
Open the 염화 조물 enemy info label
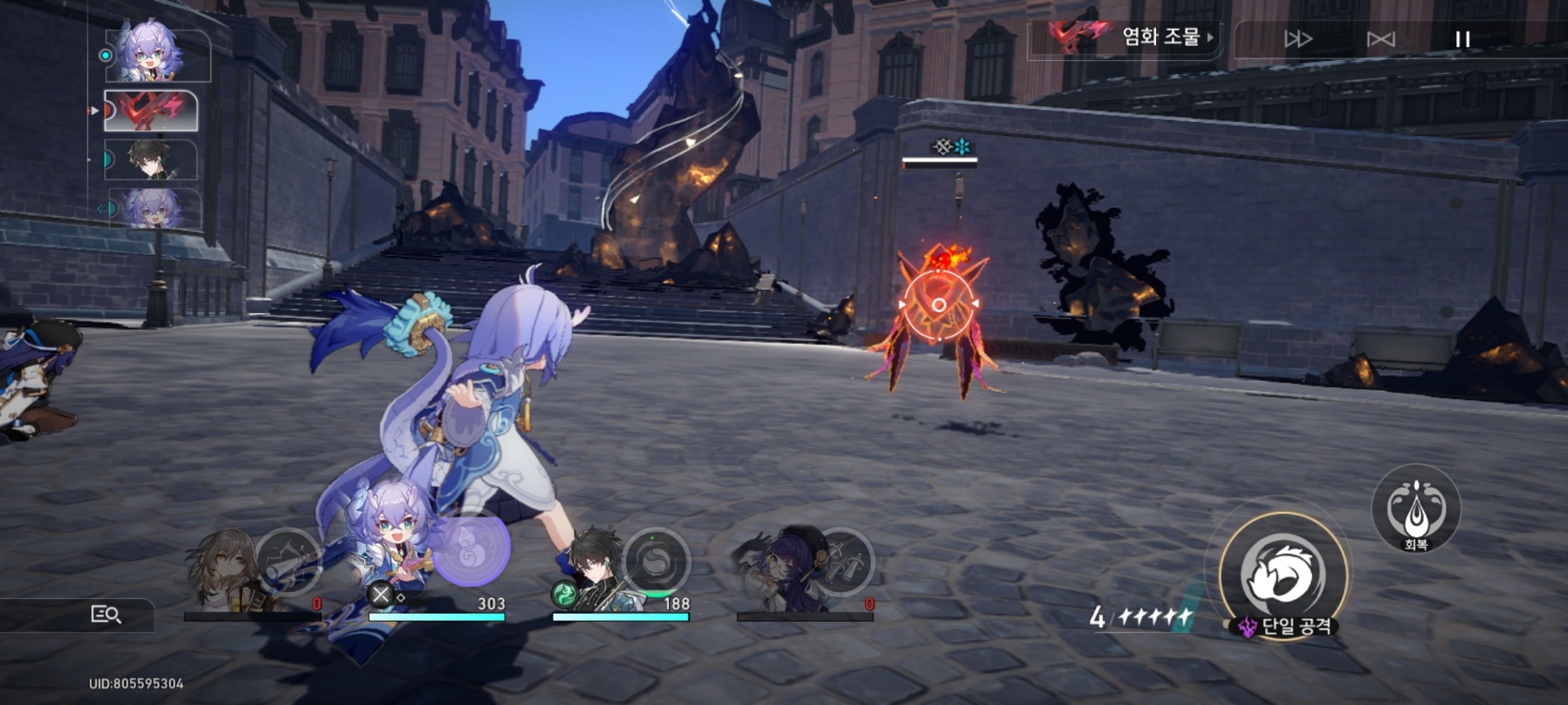pos(1132,37)
